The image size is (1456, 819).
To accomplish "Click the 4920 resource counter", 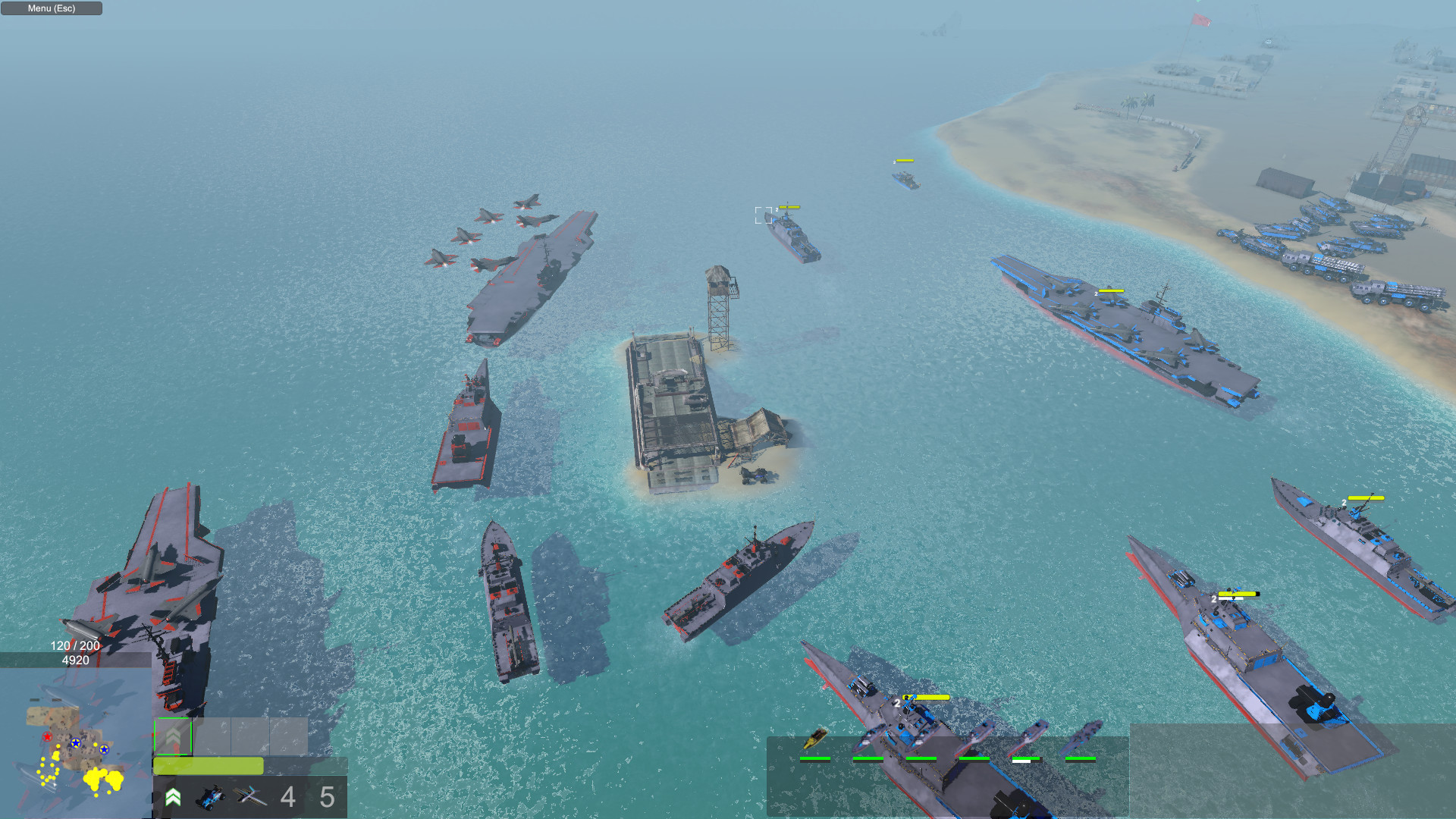I will pos(76,660).
